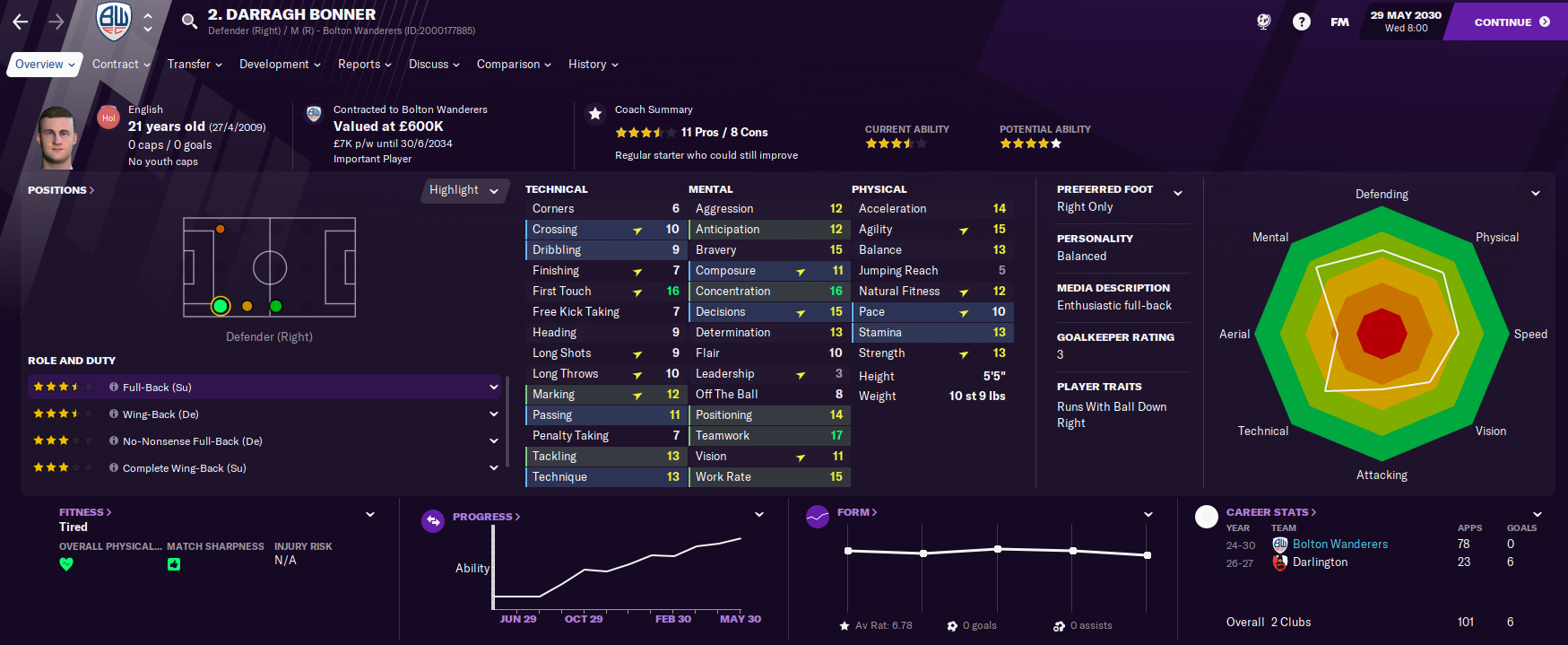Open the Form panel link
Image resolution: width=1568 pixels, height=645 pixels.
[856, 512]
